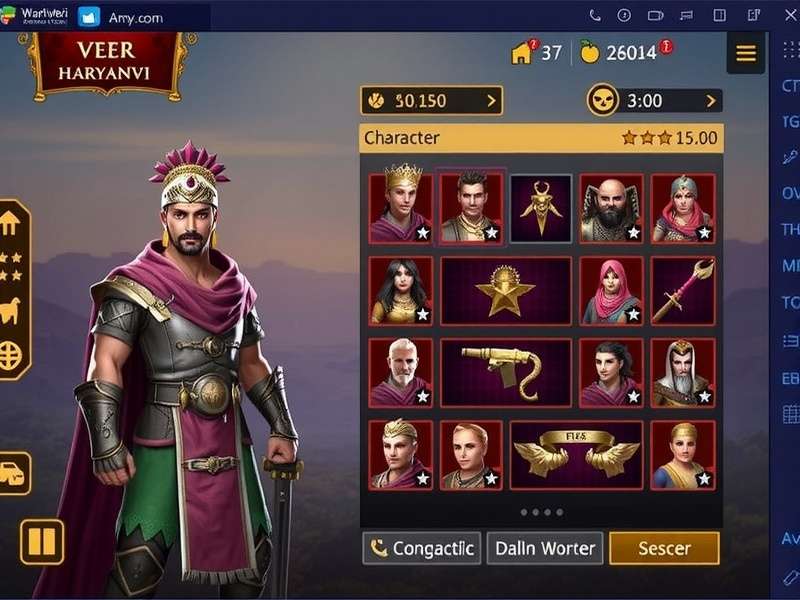Click the house icon in top bar

[522, 53]
